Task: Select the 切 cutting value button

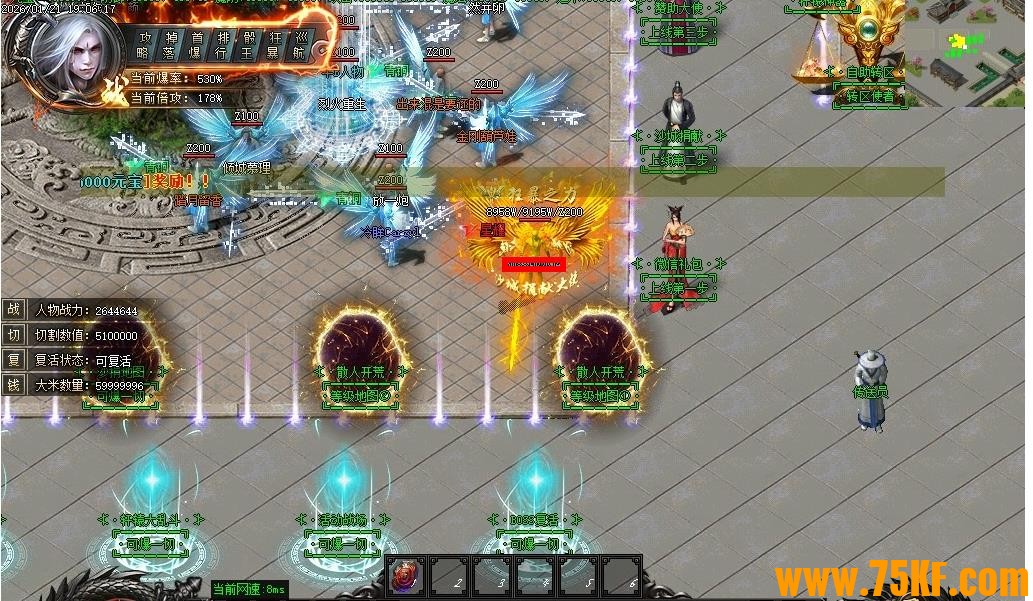Action: click(14, 335)
